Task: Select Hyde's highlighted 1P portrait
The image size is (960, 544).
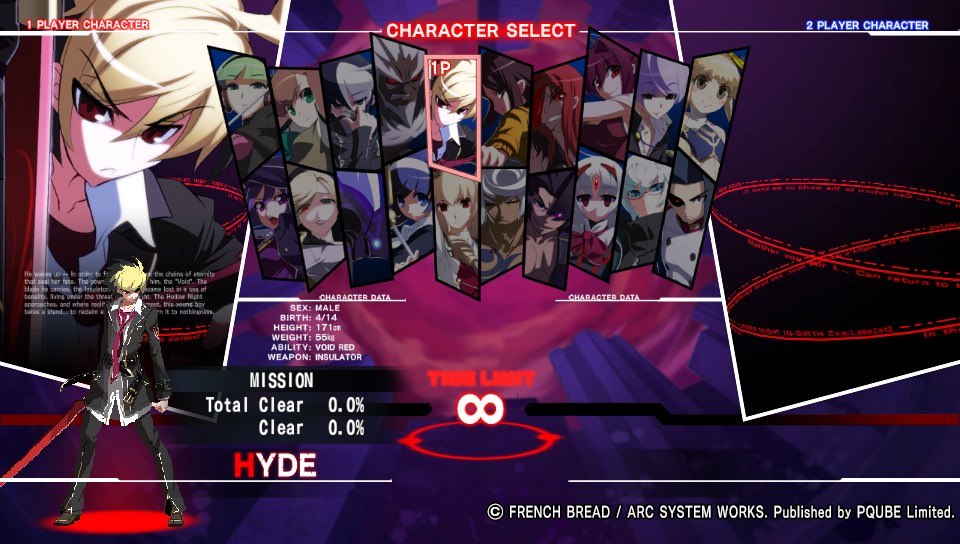Action: 454,112
